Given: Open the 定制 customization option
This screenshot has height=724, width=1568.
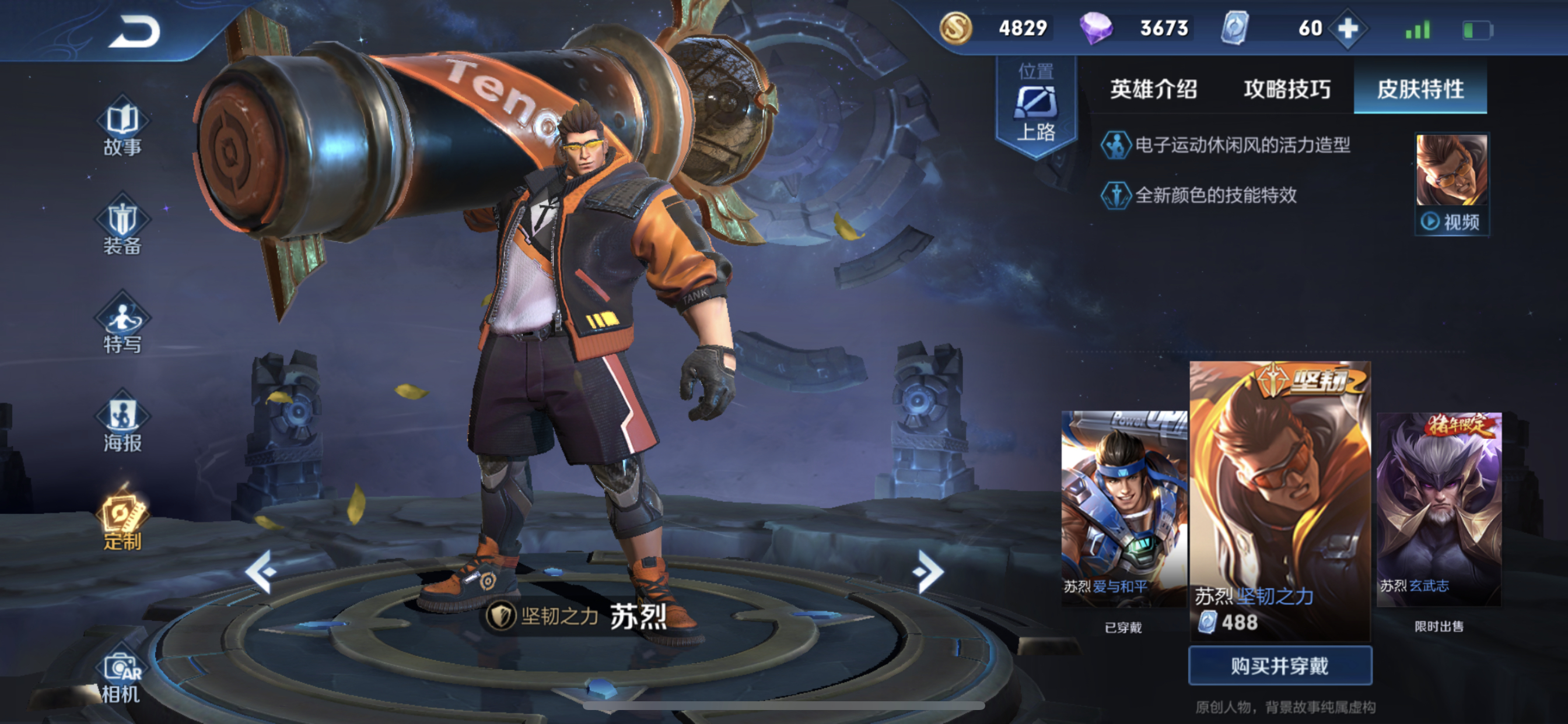Looking at the screenshot, I should [123, 521].
